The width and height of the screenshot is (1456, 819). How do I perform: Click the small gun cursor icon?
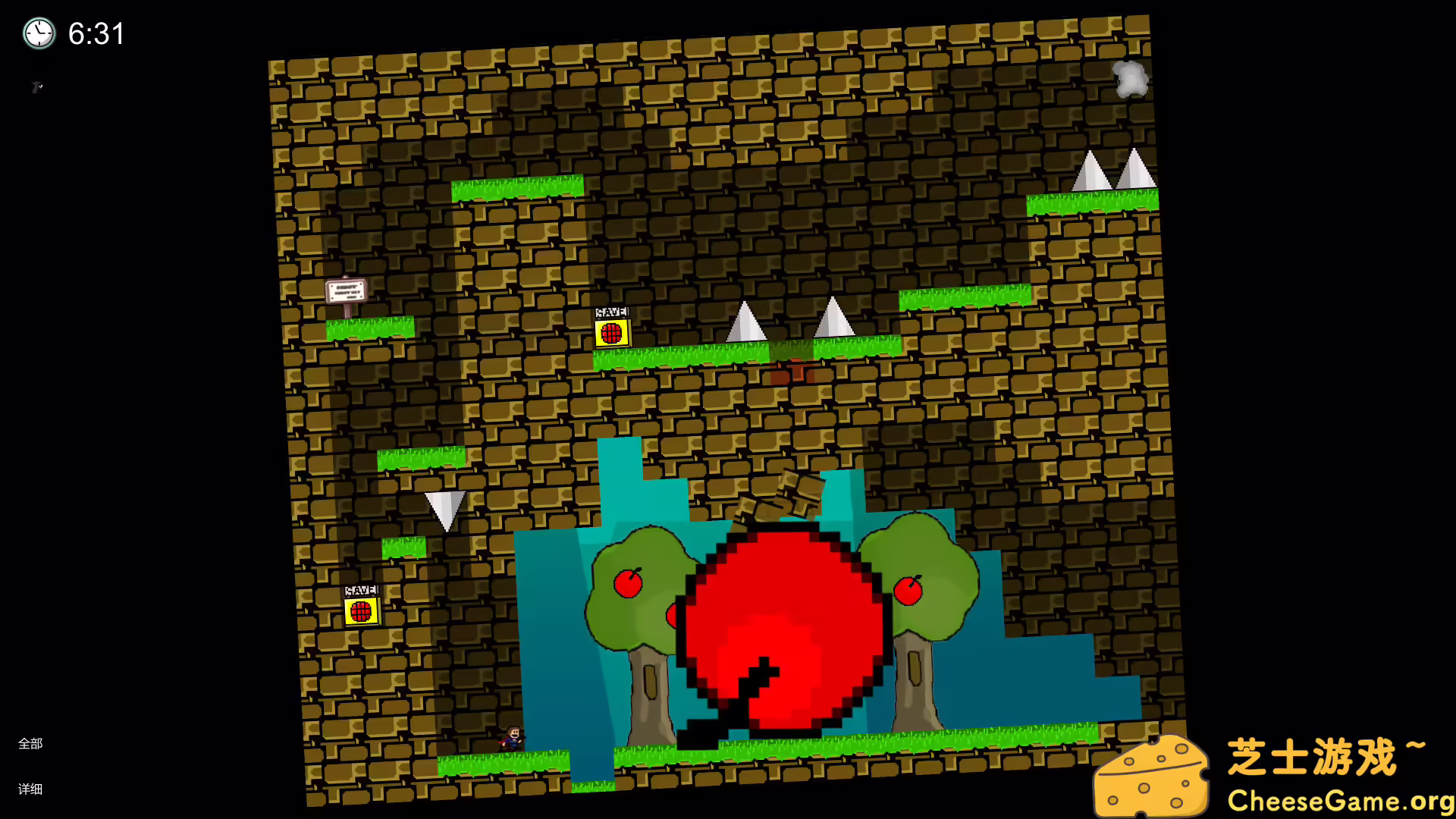[x=37, y=87]
